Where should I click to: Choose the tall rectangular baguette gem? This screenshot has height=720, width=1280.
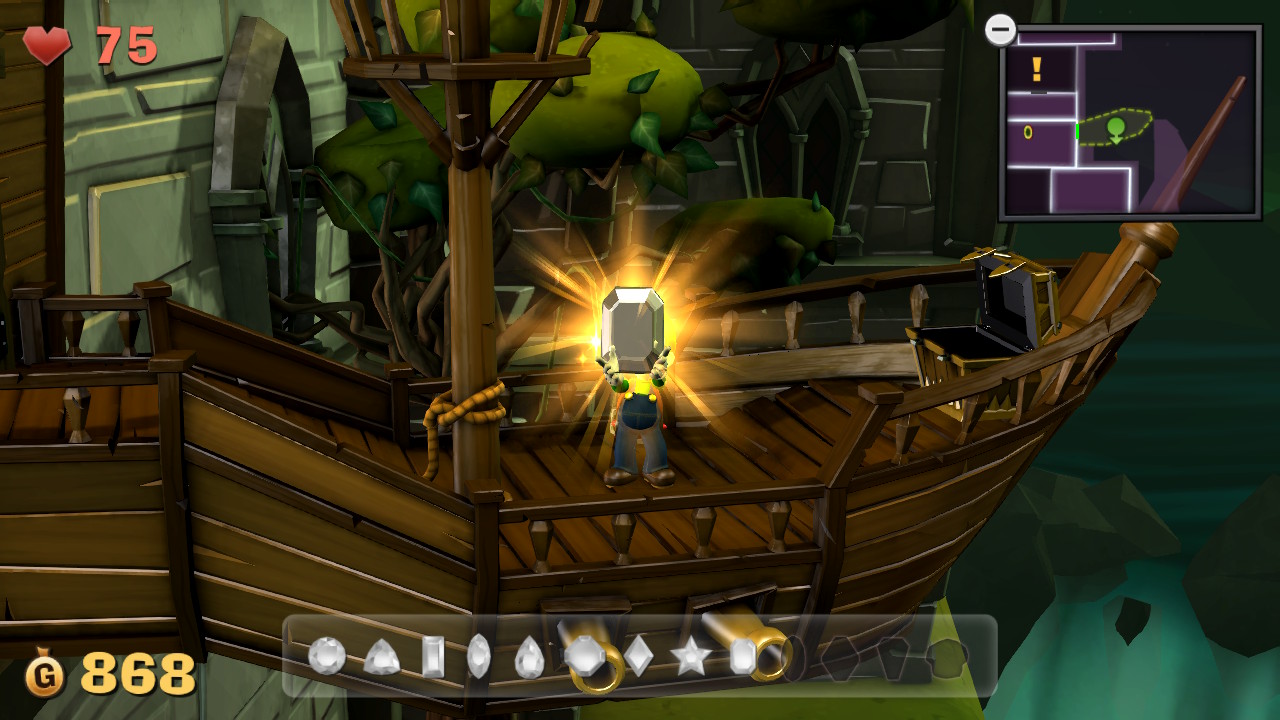click(433, 656)
